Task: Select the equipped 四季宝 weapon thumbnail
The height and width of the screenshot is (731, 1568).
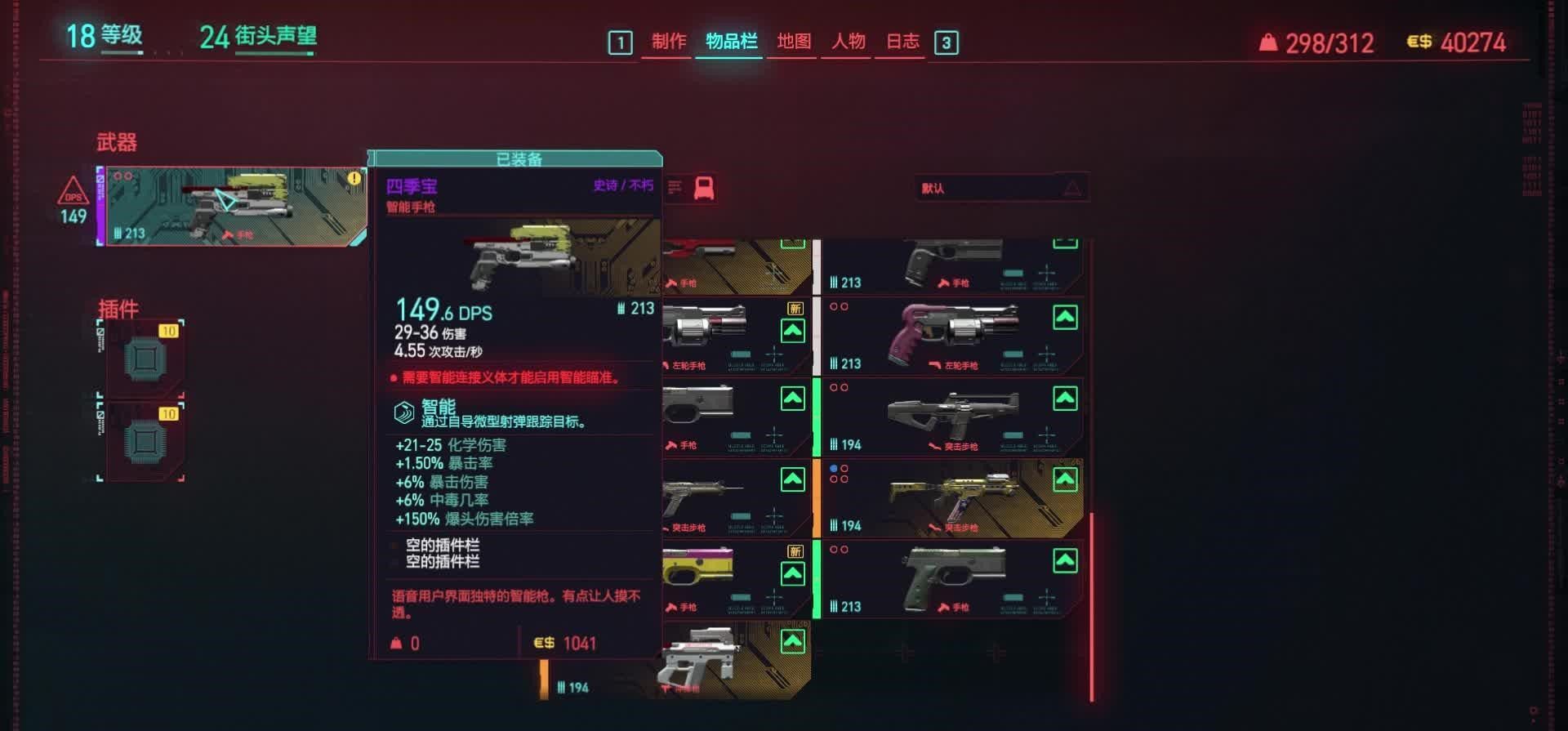Action: pos(233,204)
